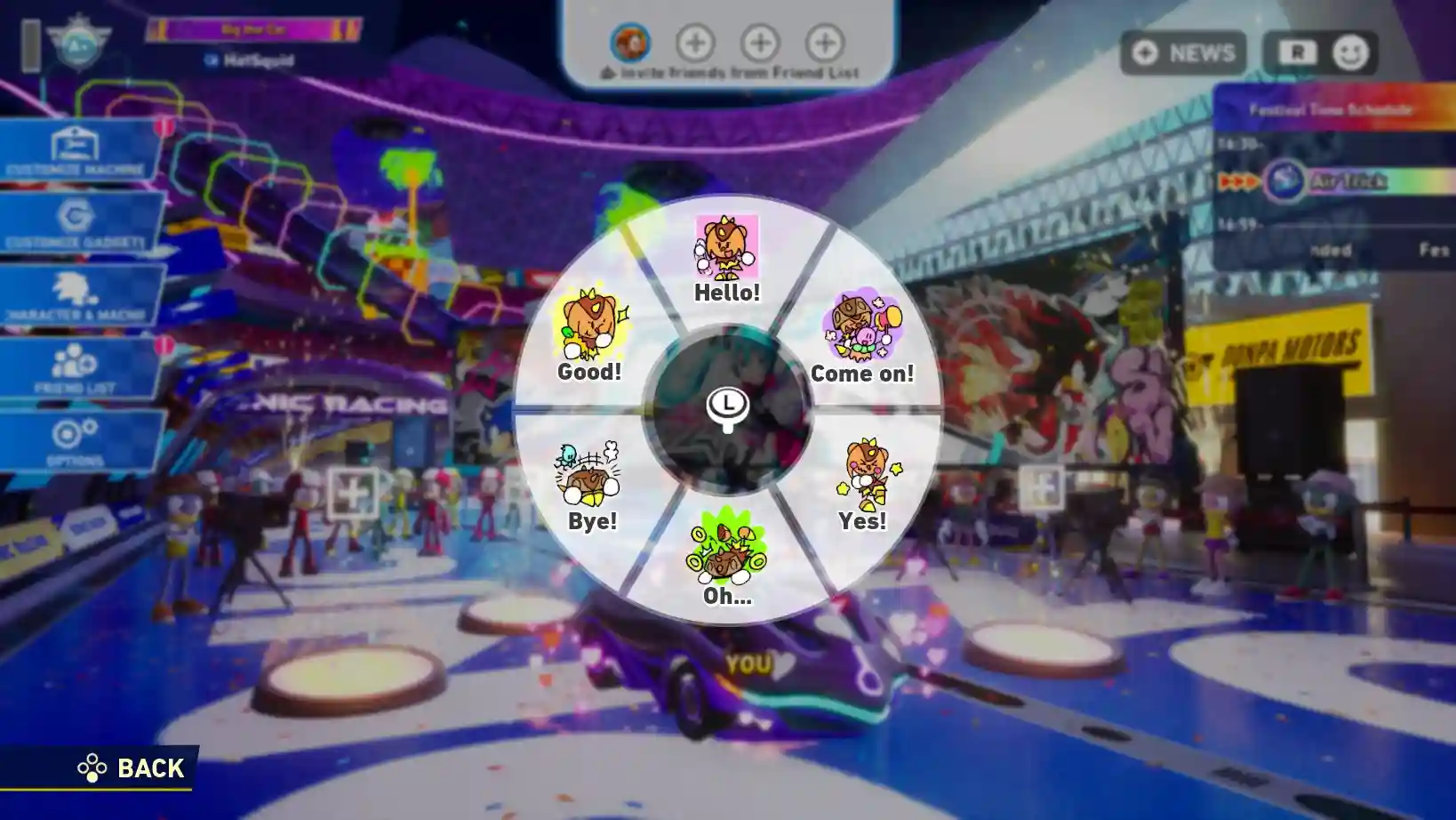The height and width of the screenshot is (820, 1456).
Task: Open the Customize Machine menu
Action: 78,149
